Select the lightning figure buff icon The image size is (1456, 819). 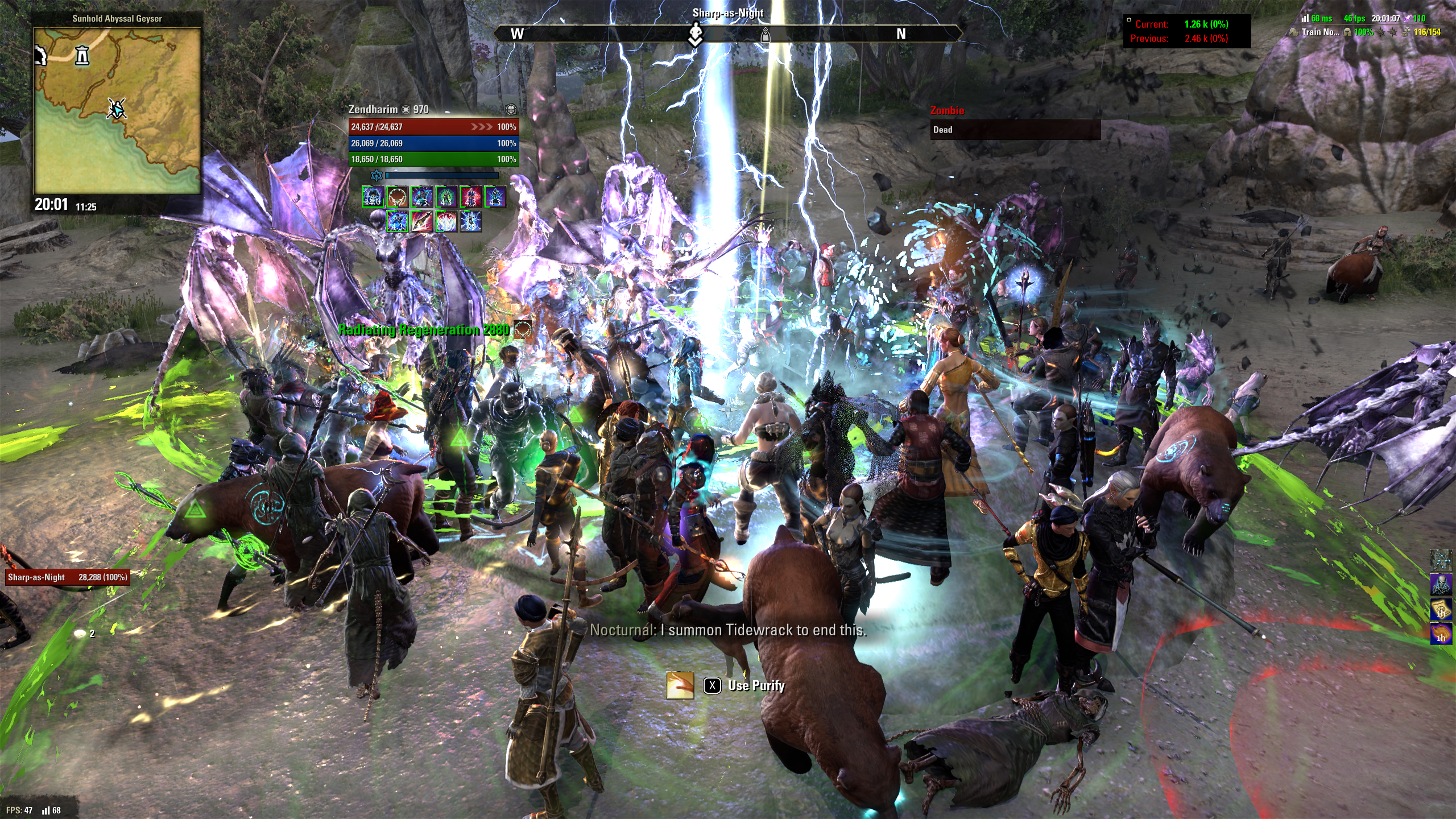point(471,221)
